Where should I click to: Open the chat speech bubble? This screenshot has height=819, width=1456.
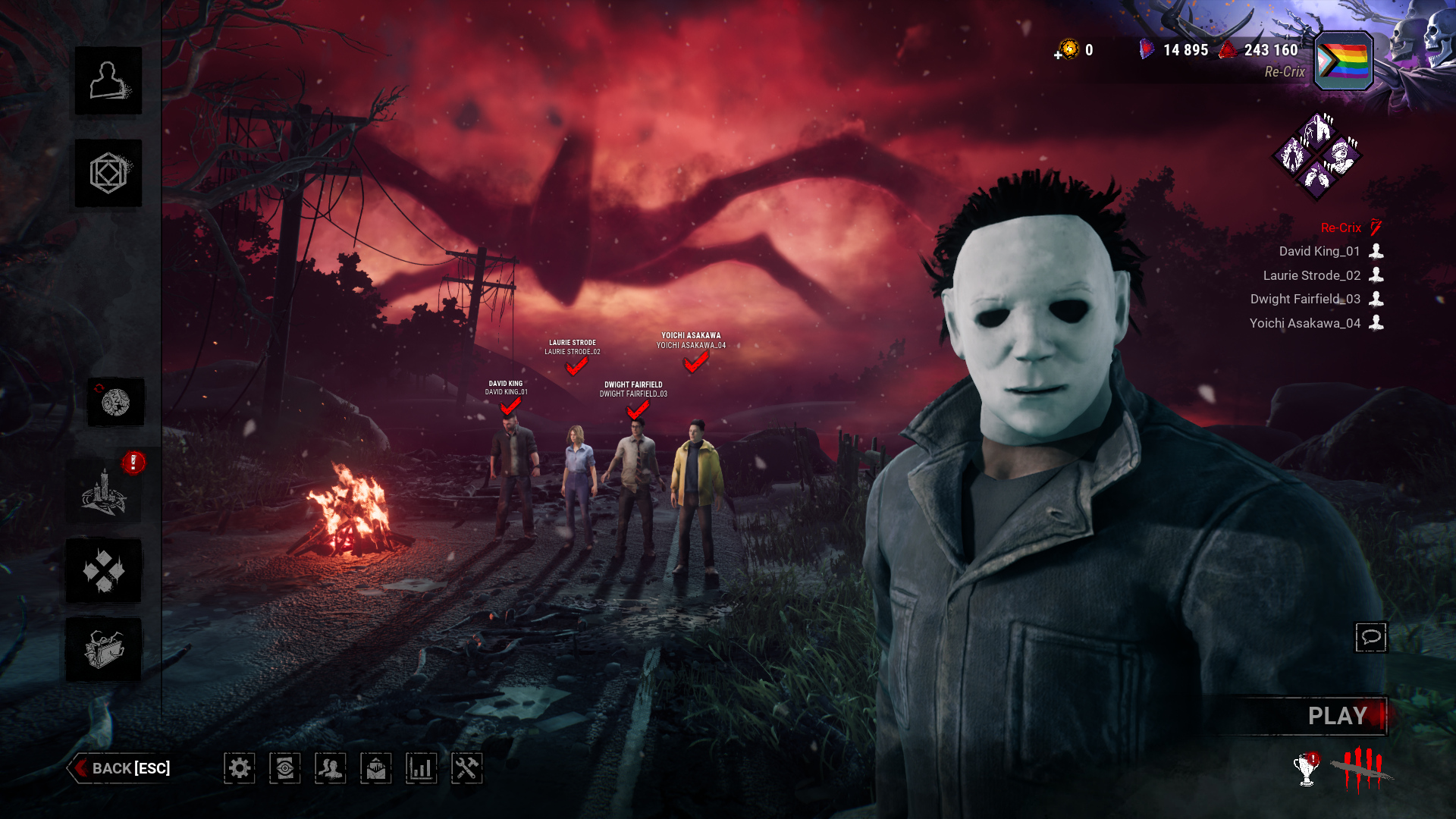(1370, 637)
